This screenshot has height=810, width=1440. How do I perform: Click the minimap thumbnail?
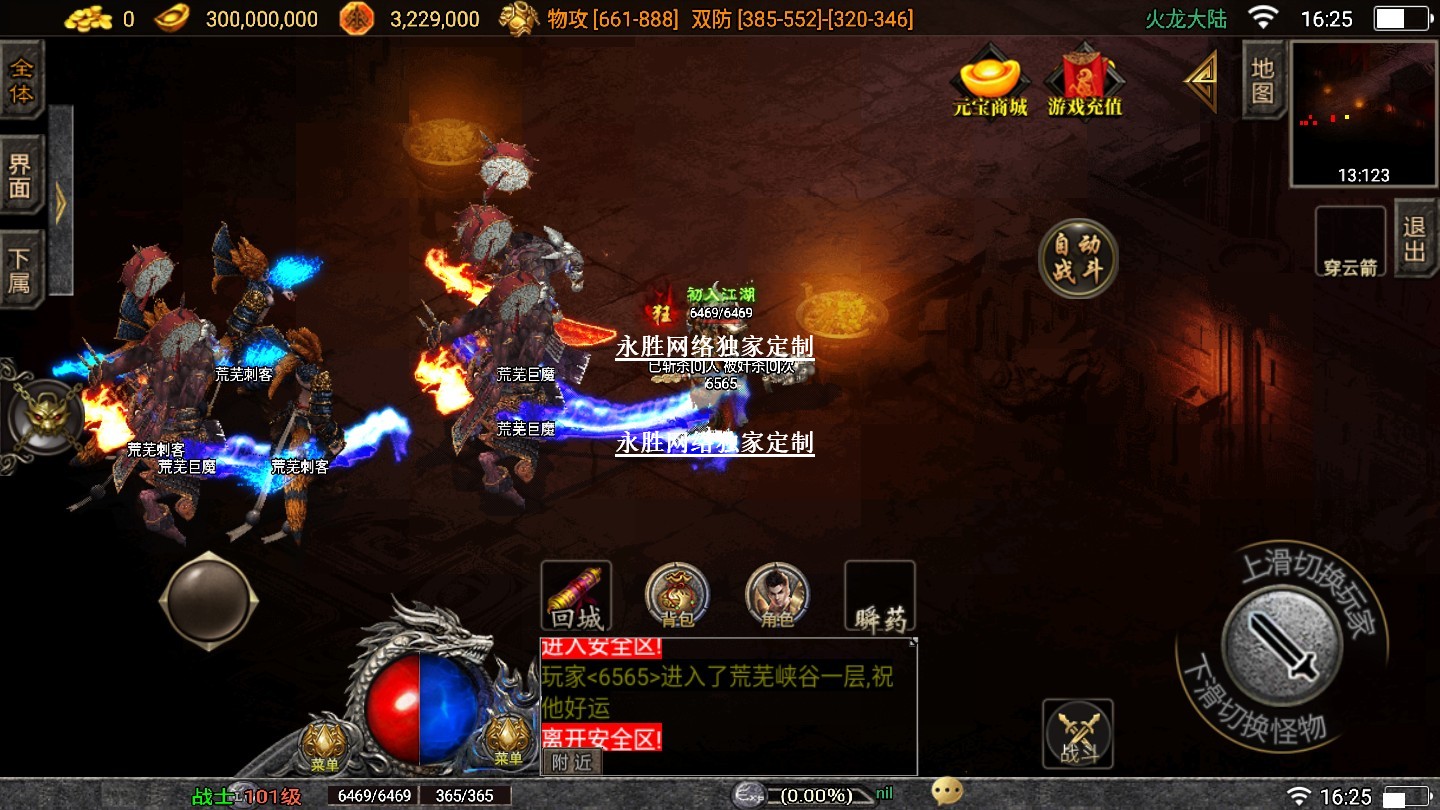(x=1363, y=113)
